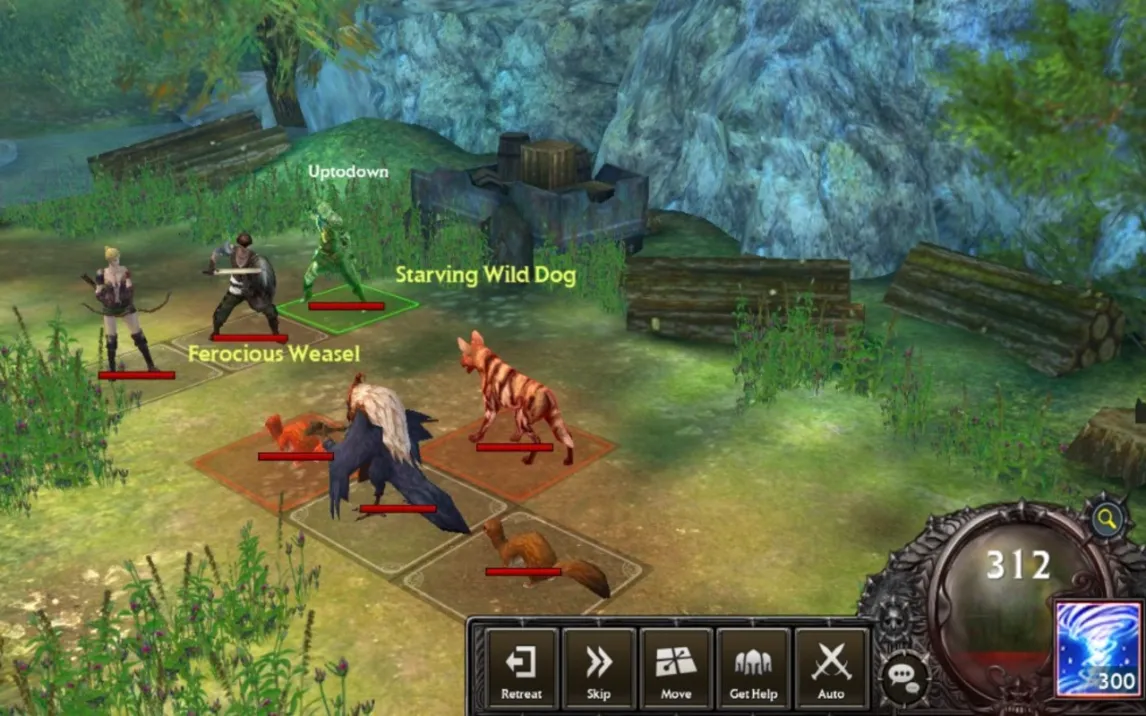The image size is (1146, 716).
Task: Open the chat speech bubble
Action: click(x=903, y=677)
